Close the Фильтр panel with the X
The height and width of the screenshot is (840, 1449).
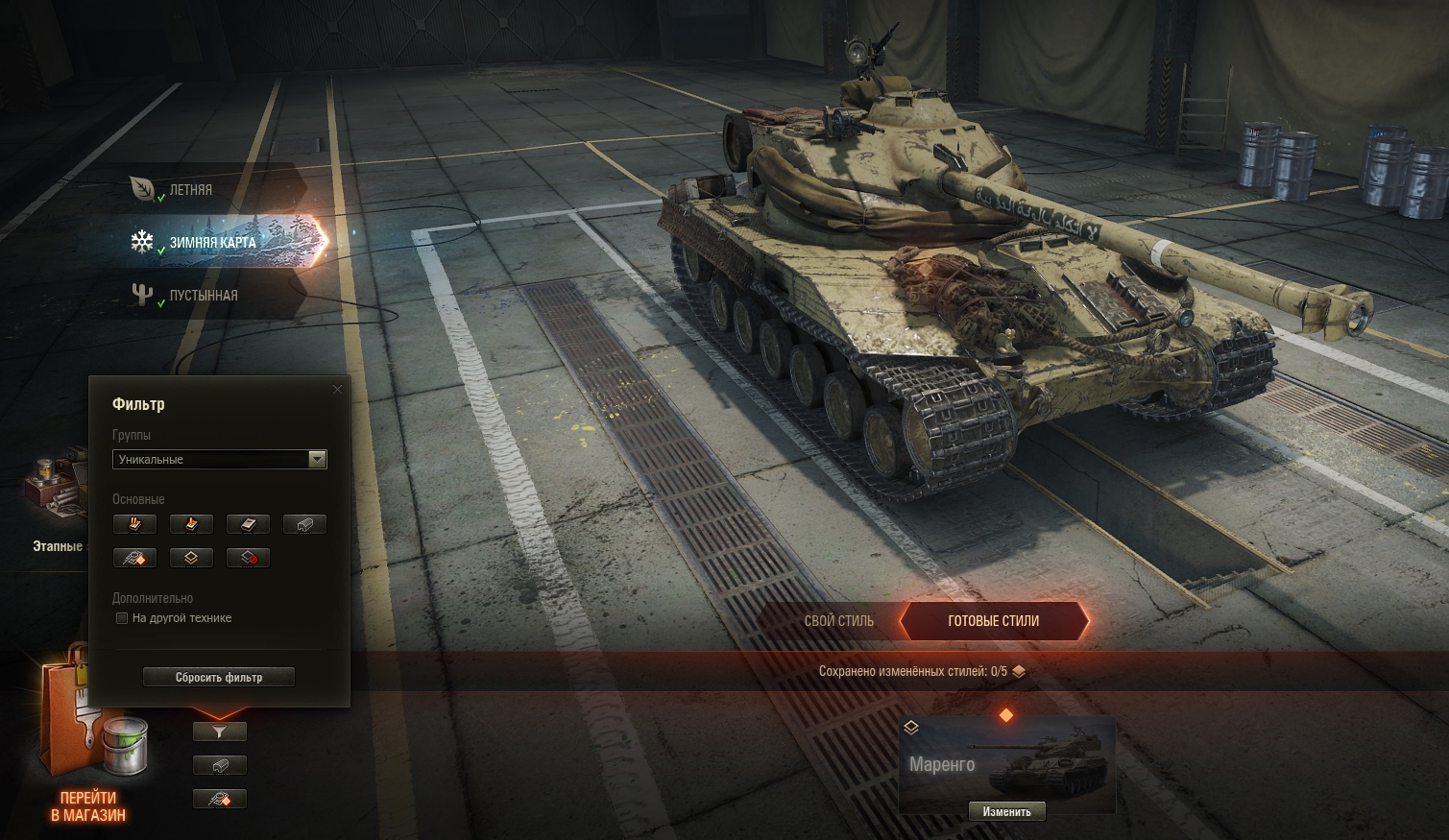pyautogui.click(x=337, y=390)
